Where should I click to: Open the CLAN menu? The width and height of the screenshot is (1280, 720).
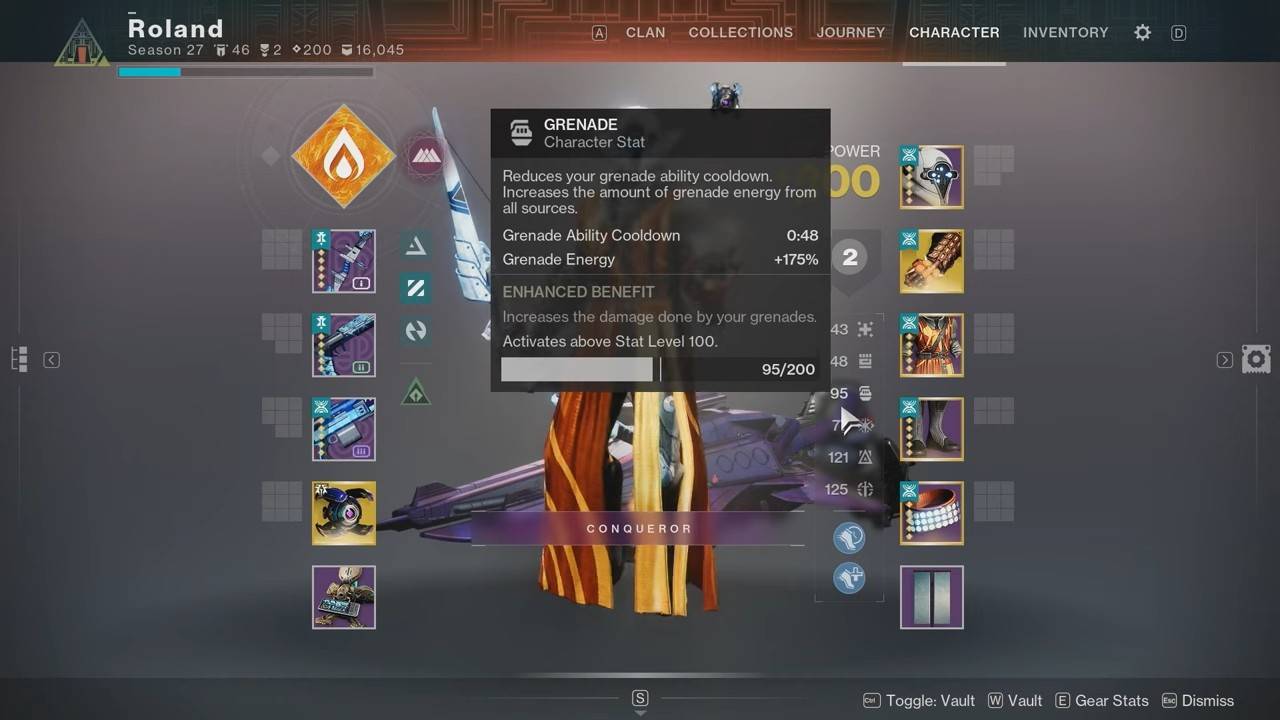(645, 32)
